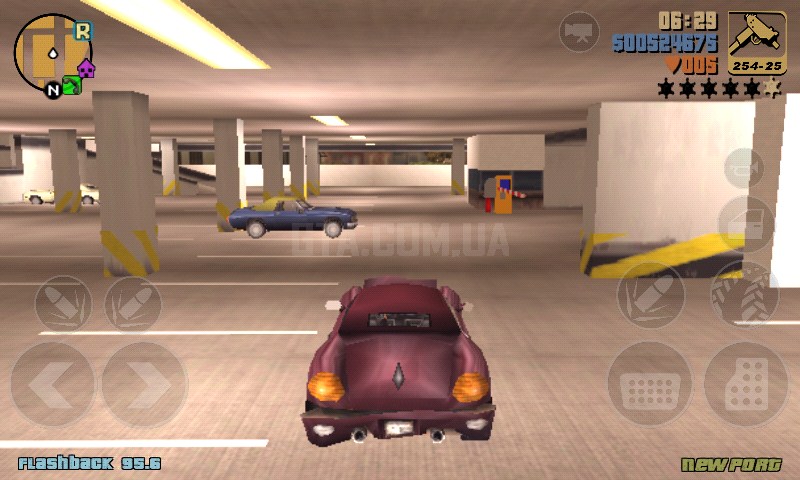Fire drive-by shot with left-pointing bullet button
This screenshot has width=800, height=480.
point(63,302)
